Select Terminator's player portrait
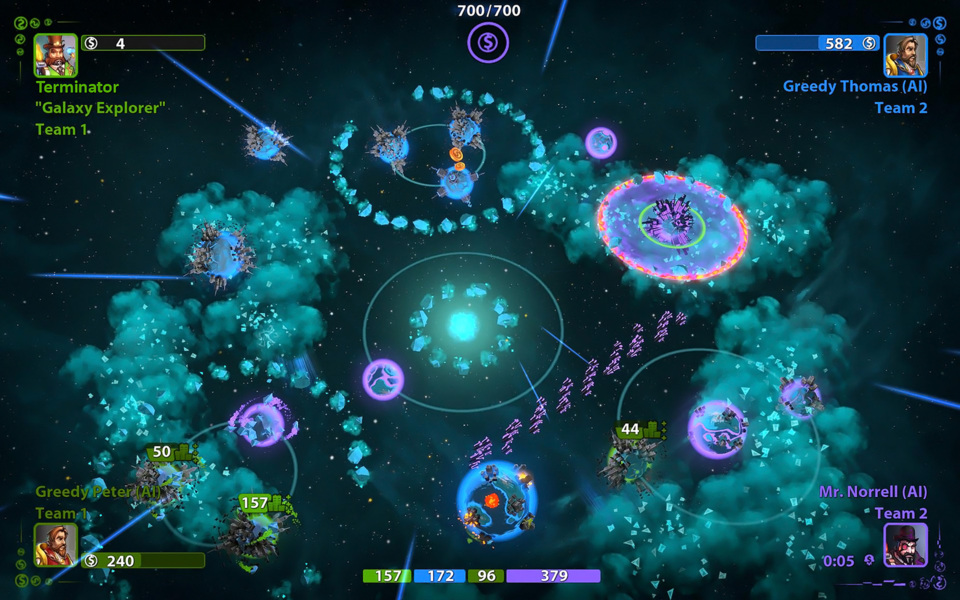This screenshot has height=600, width=960. click(55, 55)
